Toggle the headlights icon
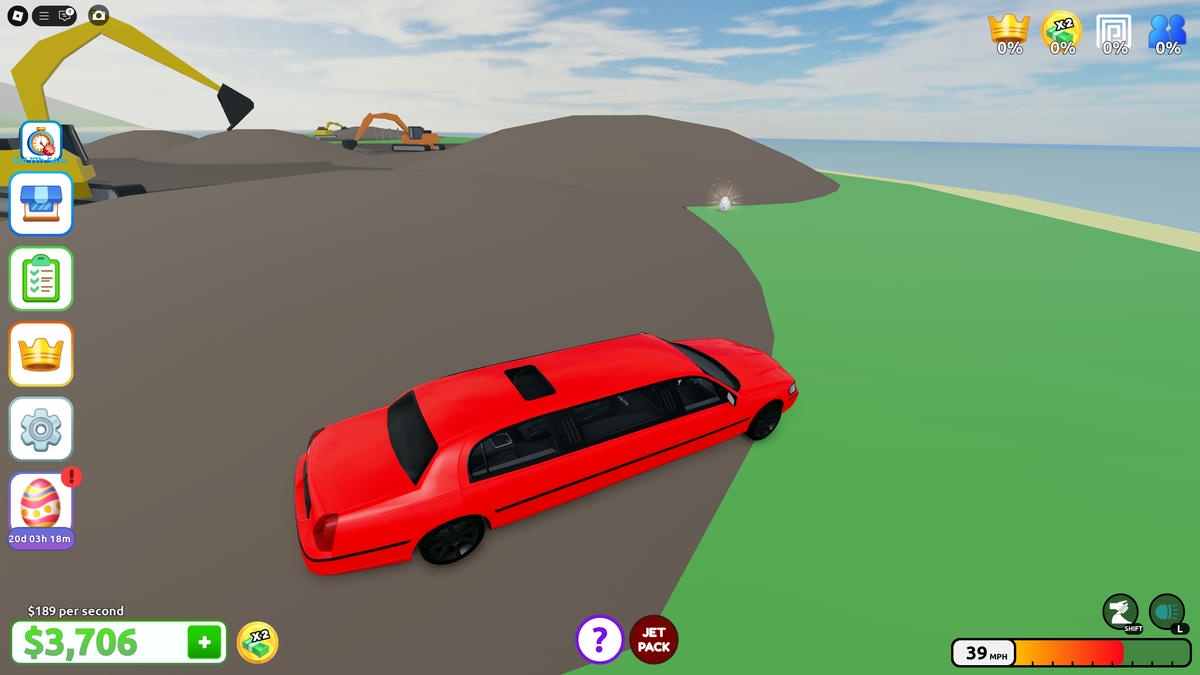The width and height of the screenshot is (1200, 675). coord(1166,611)
